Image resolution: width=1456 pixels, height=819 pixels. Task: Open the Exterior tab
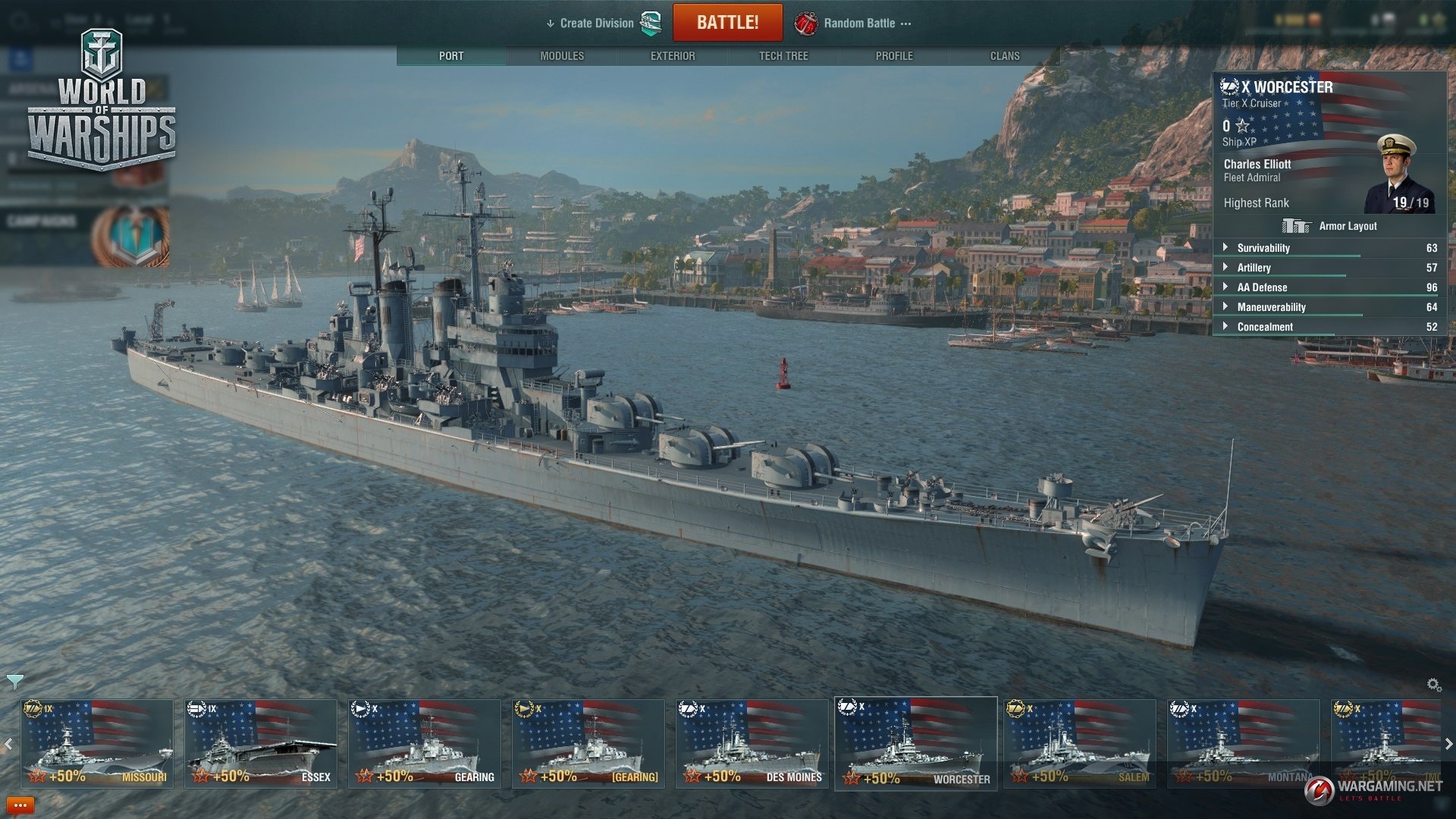click(673, 56)
